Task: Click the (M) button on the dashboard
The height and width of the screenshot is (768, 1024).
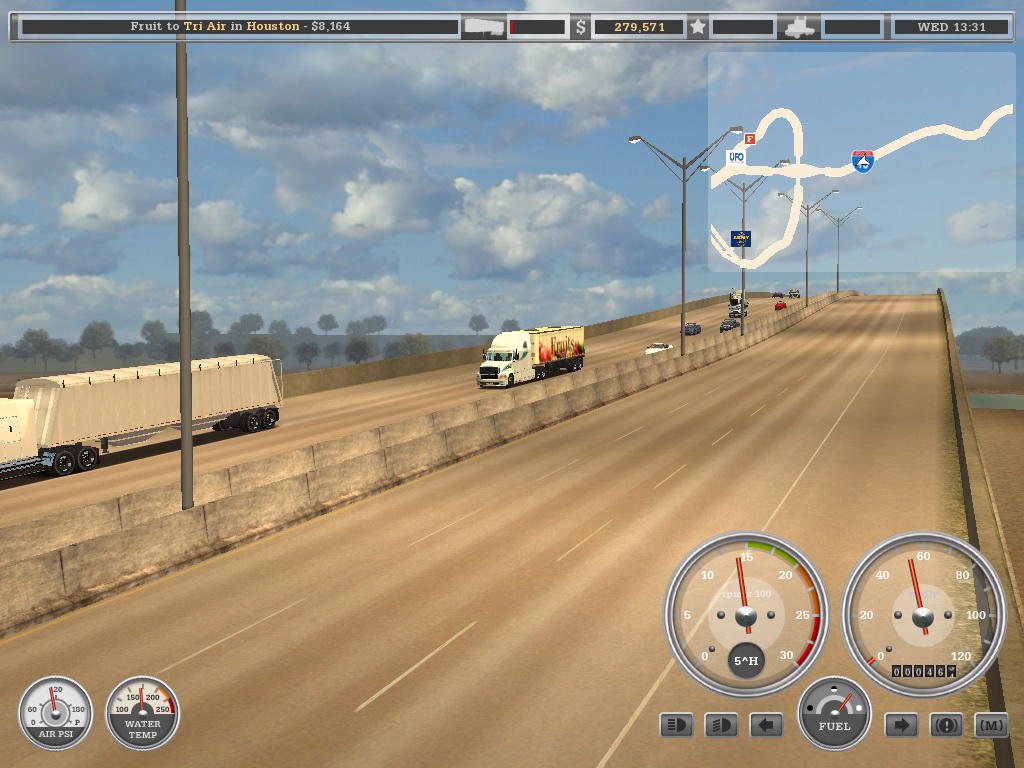Action: coord(991,725)
